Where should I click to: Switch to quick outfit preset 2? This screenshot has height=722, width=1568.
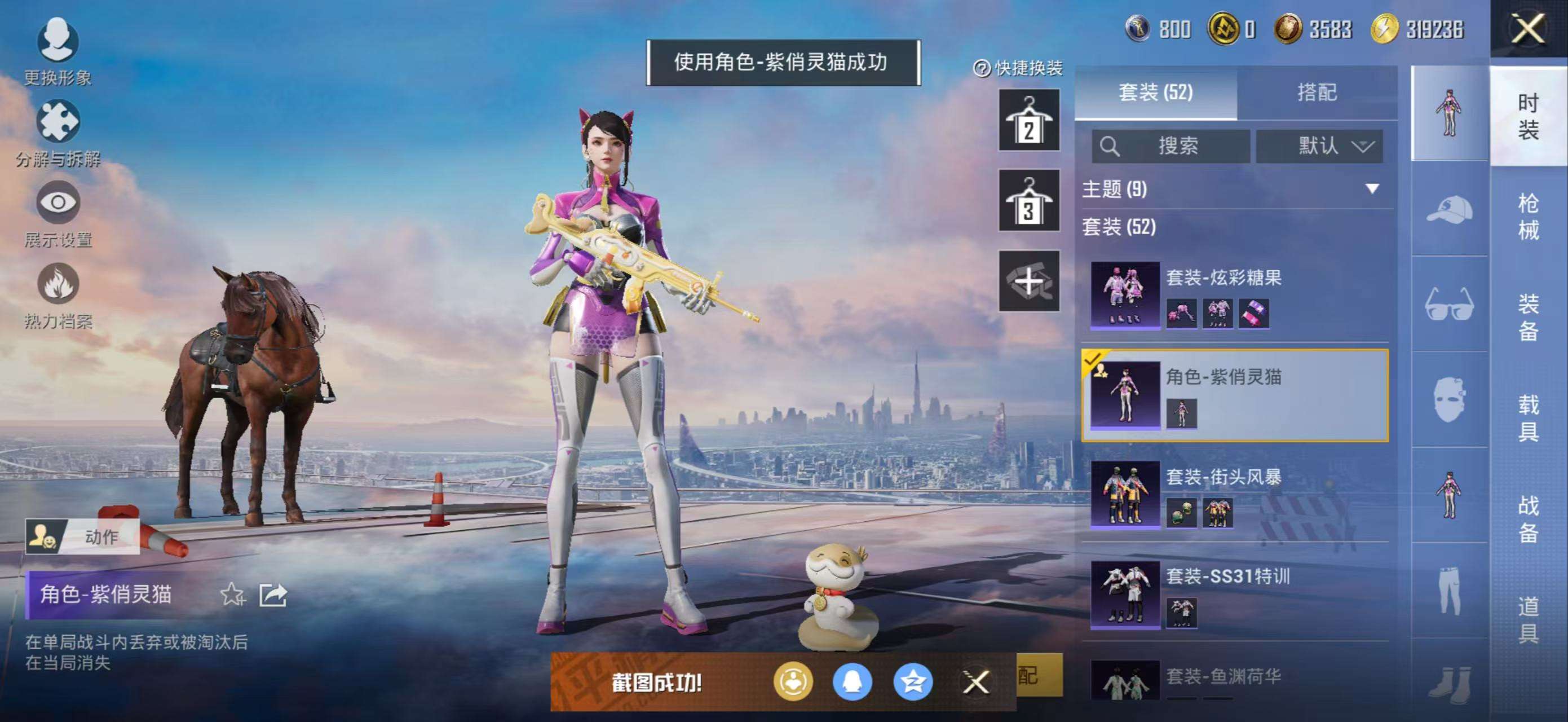click(x=1028, y=120)
